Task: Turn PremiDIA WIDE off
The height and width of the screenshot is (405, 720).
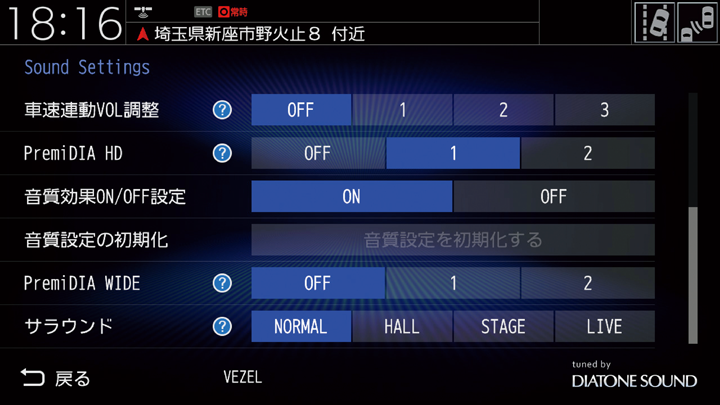Action: pos(317,283)
